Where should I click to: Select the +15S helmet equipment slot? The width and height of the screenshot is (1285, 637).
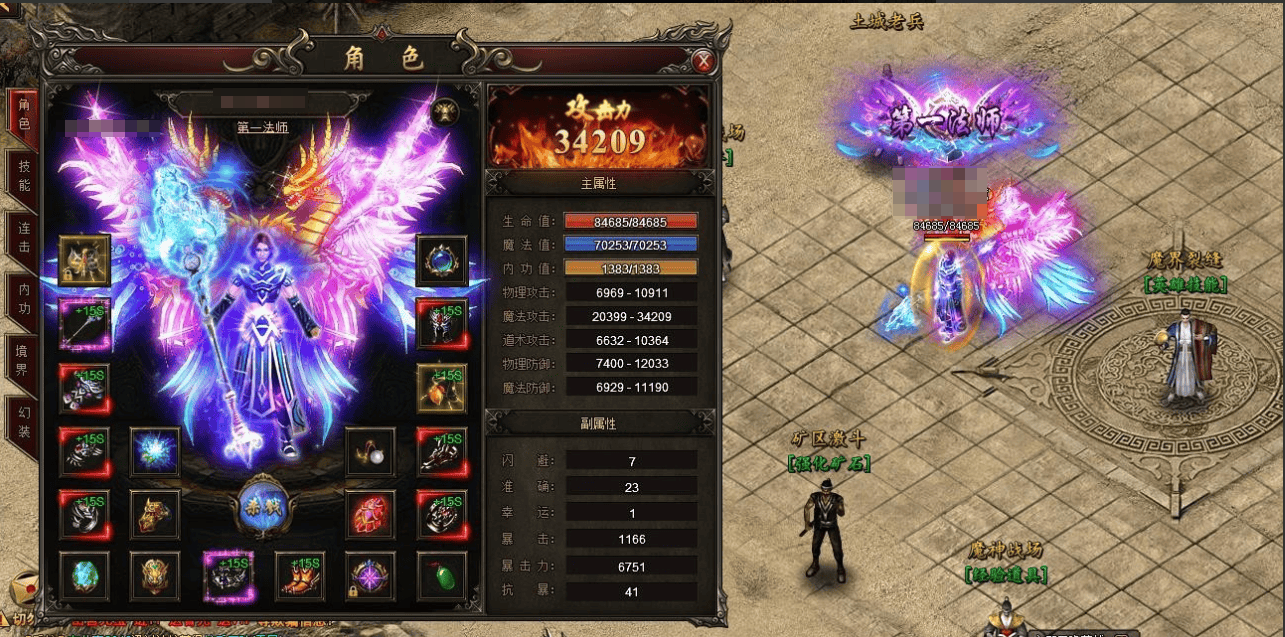pos(442,324)
